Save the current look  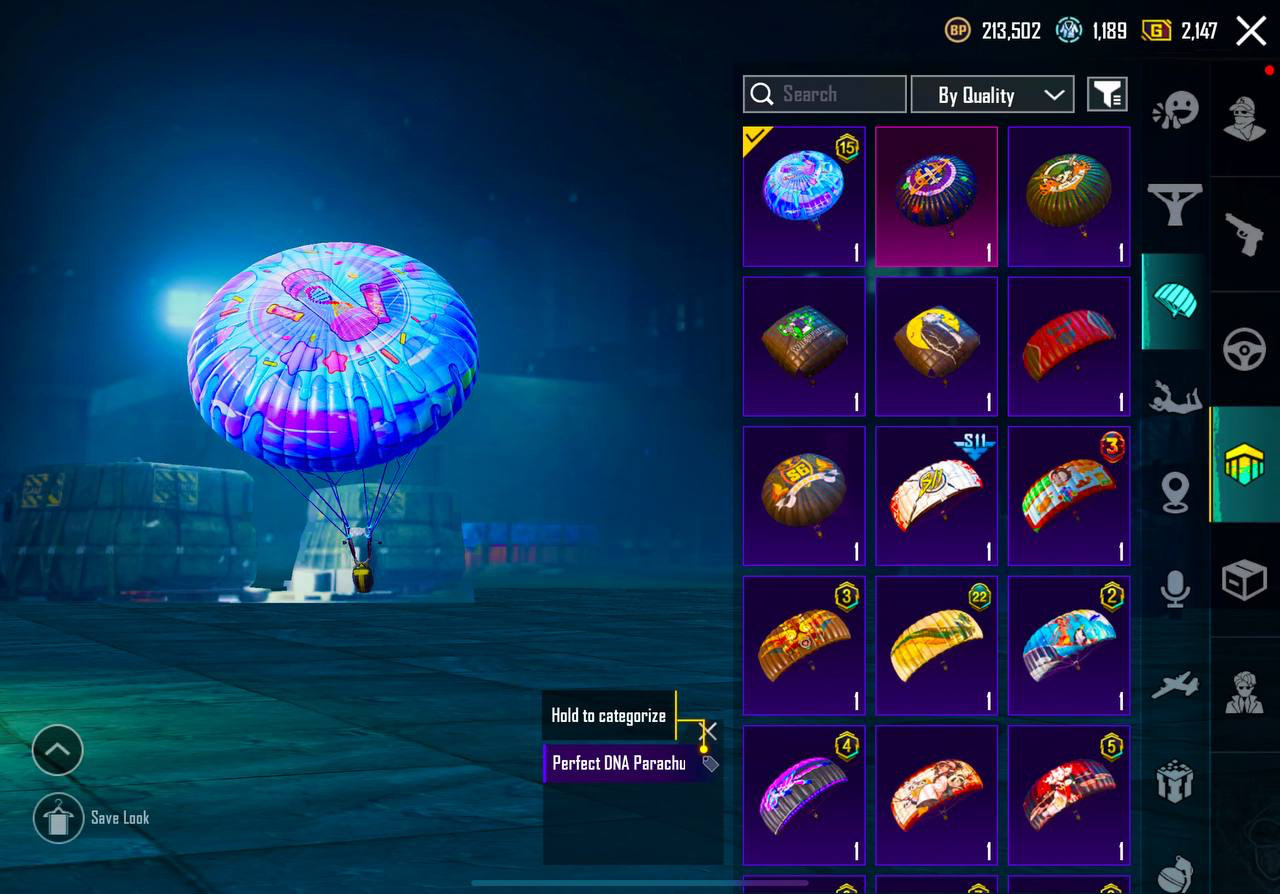tap(58, 818)
